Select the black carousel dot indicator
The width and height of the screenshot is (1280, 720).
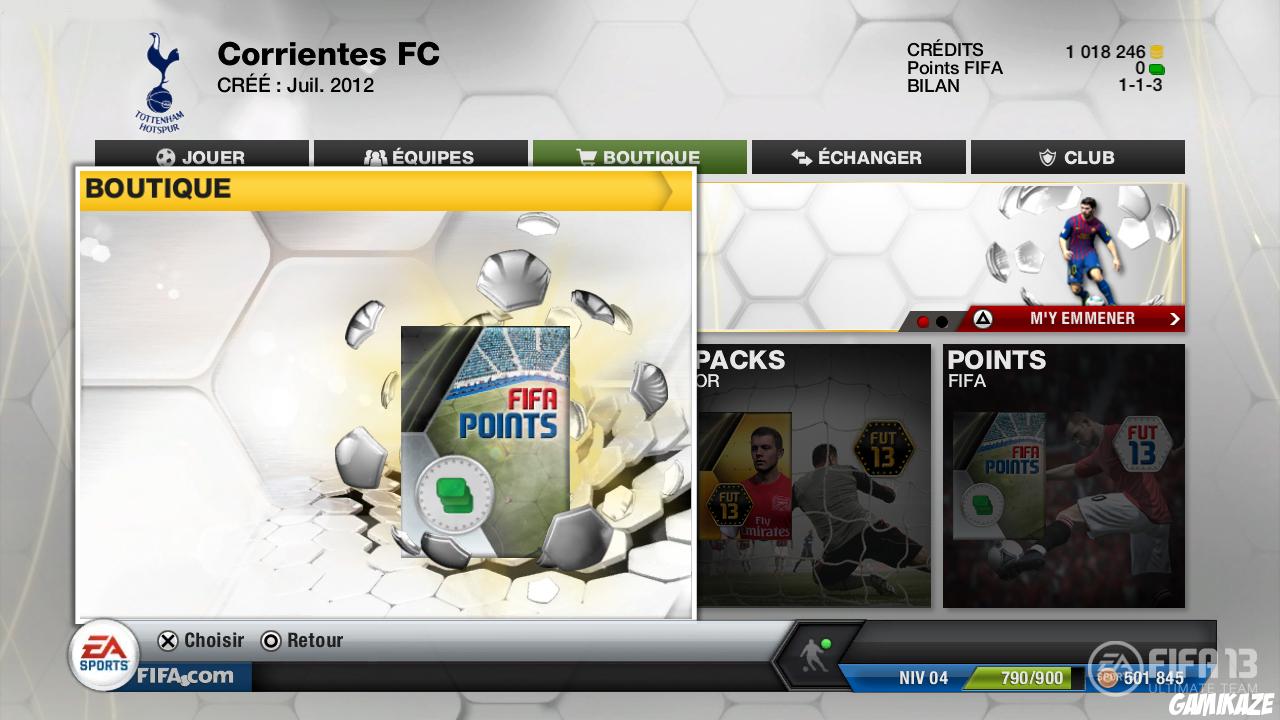pyautogui.click(x=942, y=320)
